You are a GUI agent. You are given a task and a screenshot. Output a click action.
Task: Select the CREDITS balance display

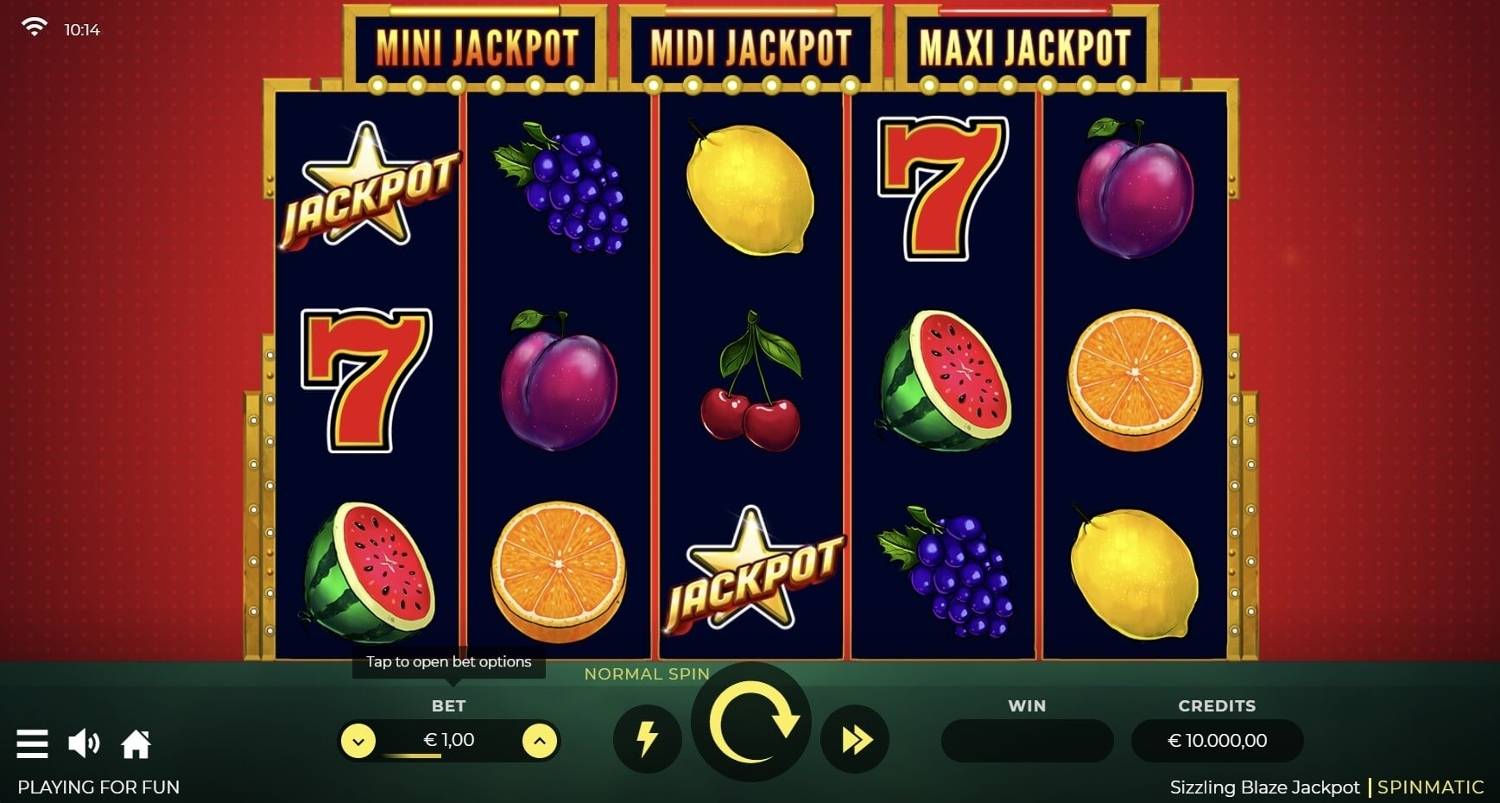tap(1217, 740)
